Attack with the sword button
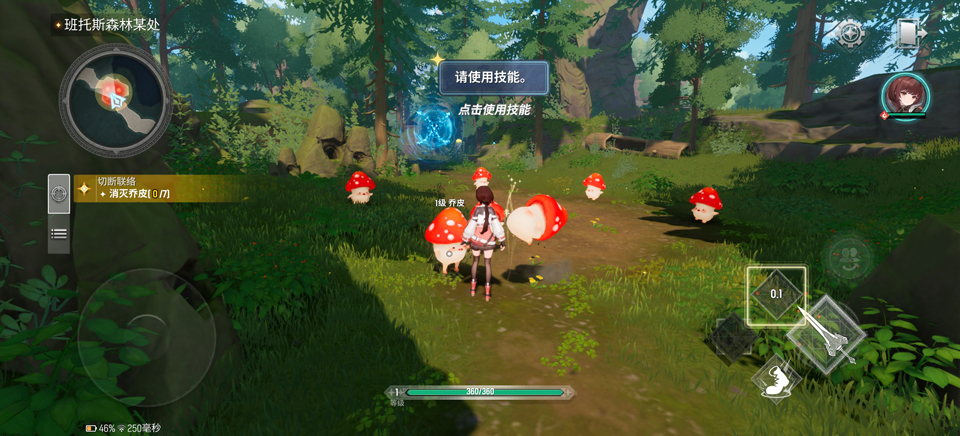 pyautogui.click(x=826, y=337)
